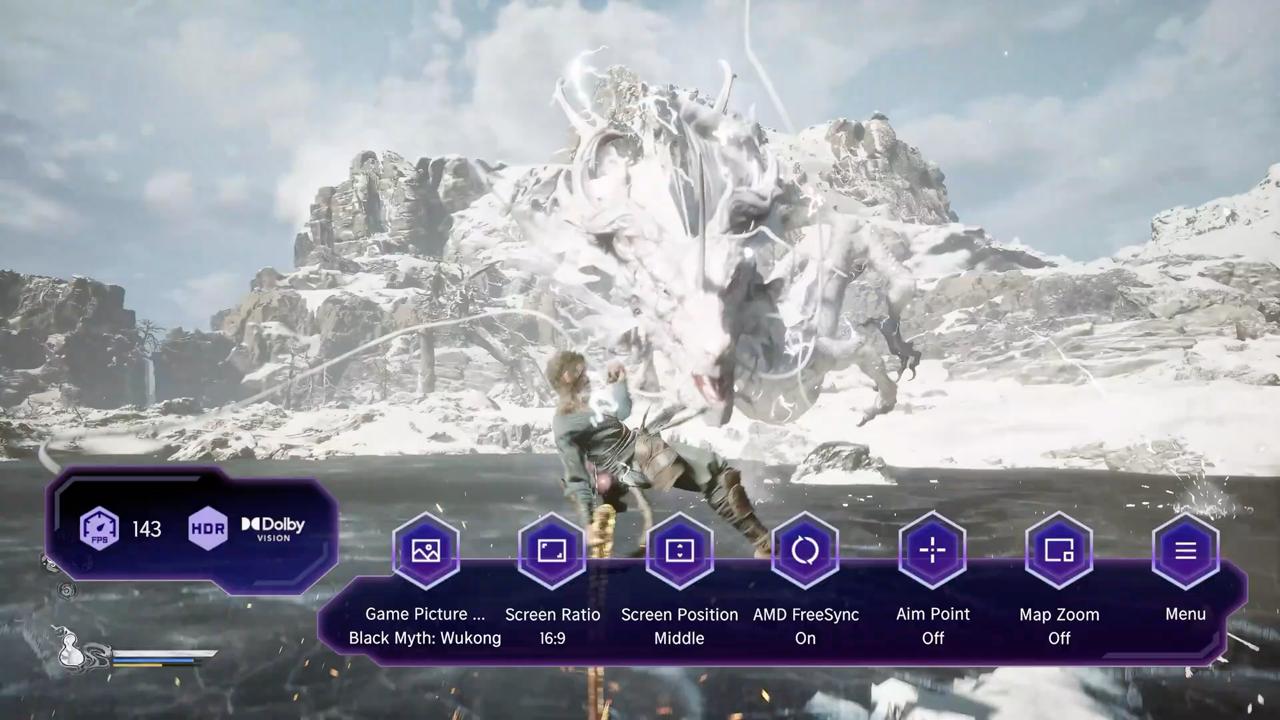Select the Screen Position setting
The width and height of the screenshot is (1280, 720).
[x=679, y=551]
